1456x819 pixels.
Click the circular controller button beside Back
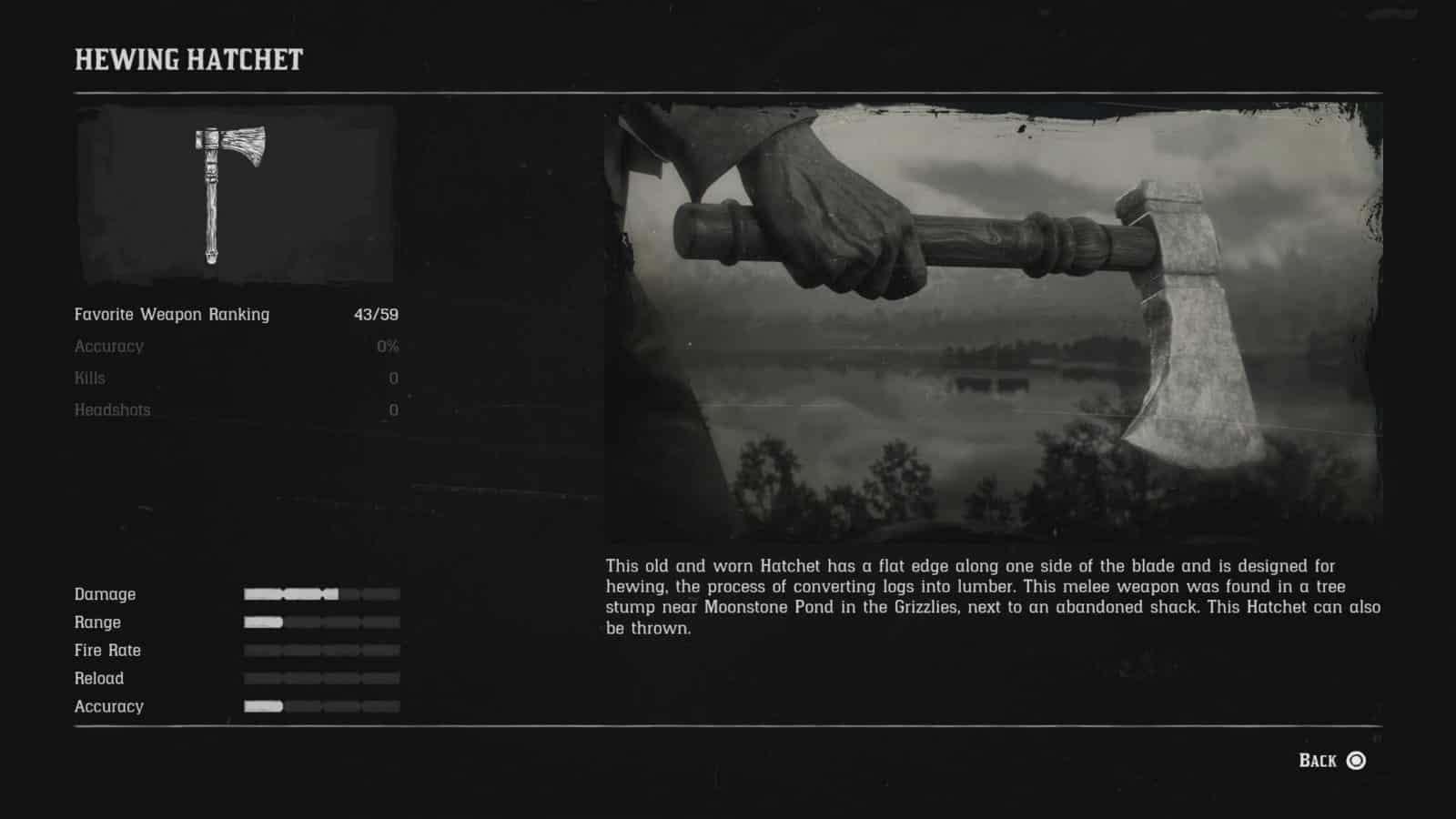coord(1356,760)
